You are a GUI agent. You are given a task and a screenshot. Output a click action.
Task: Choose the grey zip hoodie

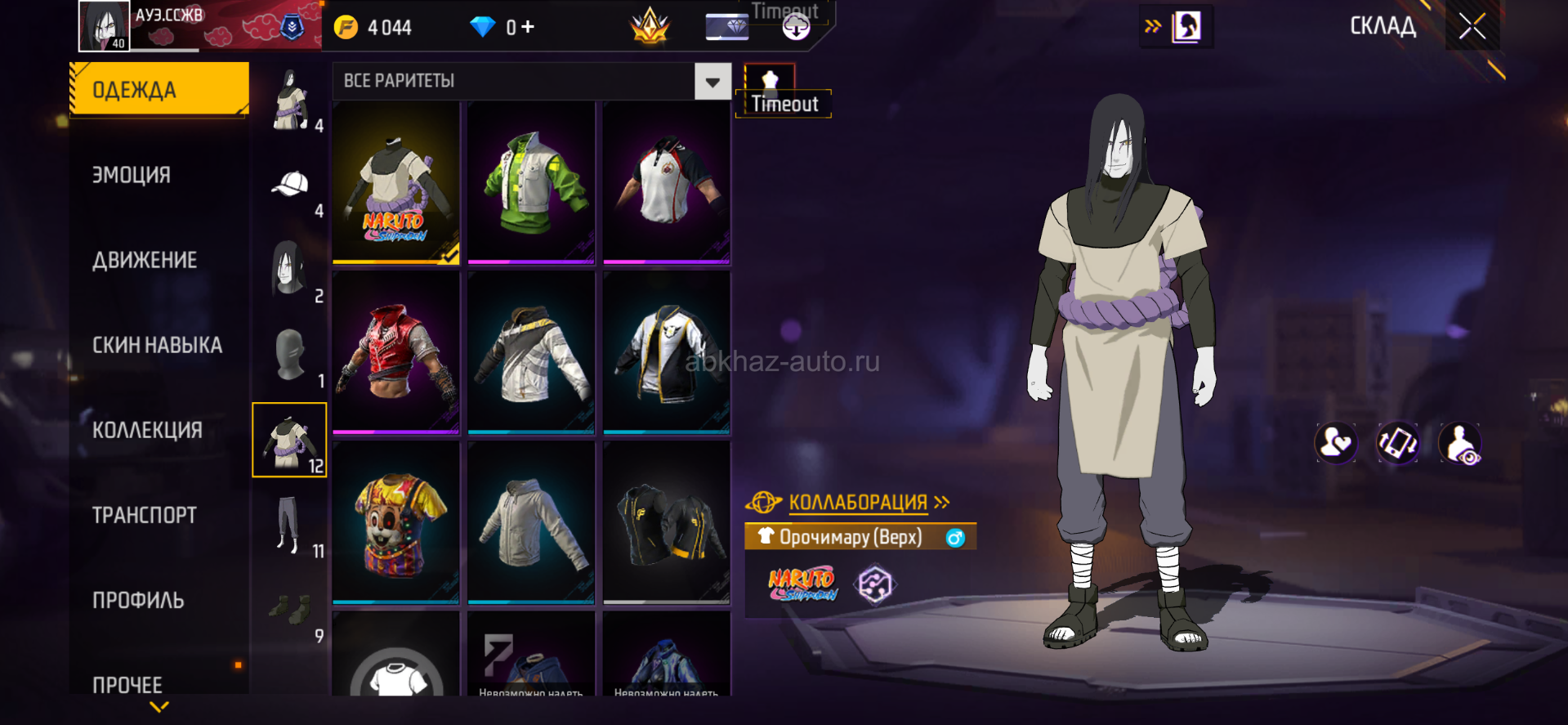pyautogui.click(x=531, y=522)
